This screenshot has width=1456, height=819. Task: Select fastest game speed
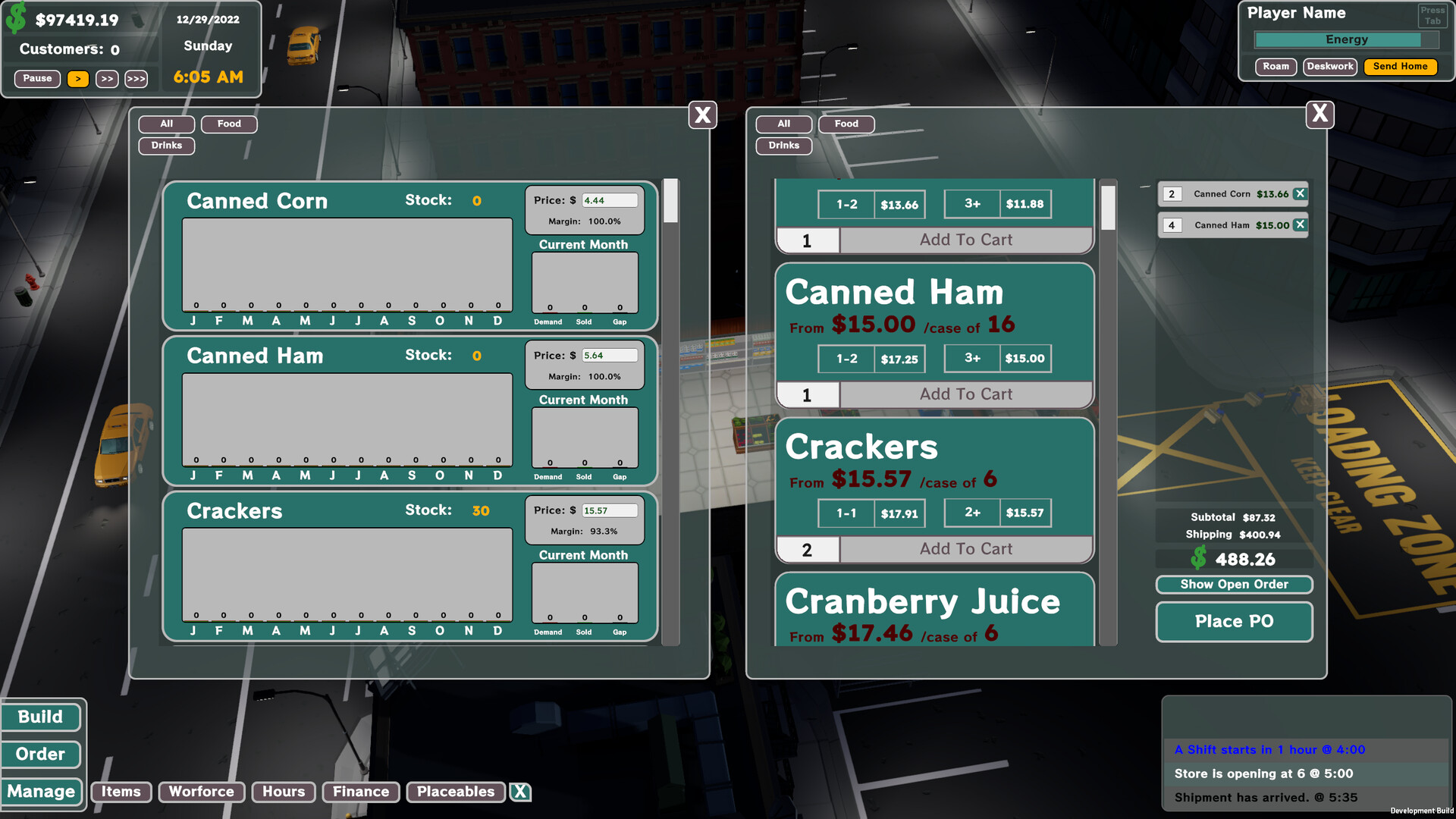point(136,78)
